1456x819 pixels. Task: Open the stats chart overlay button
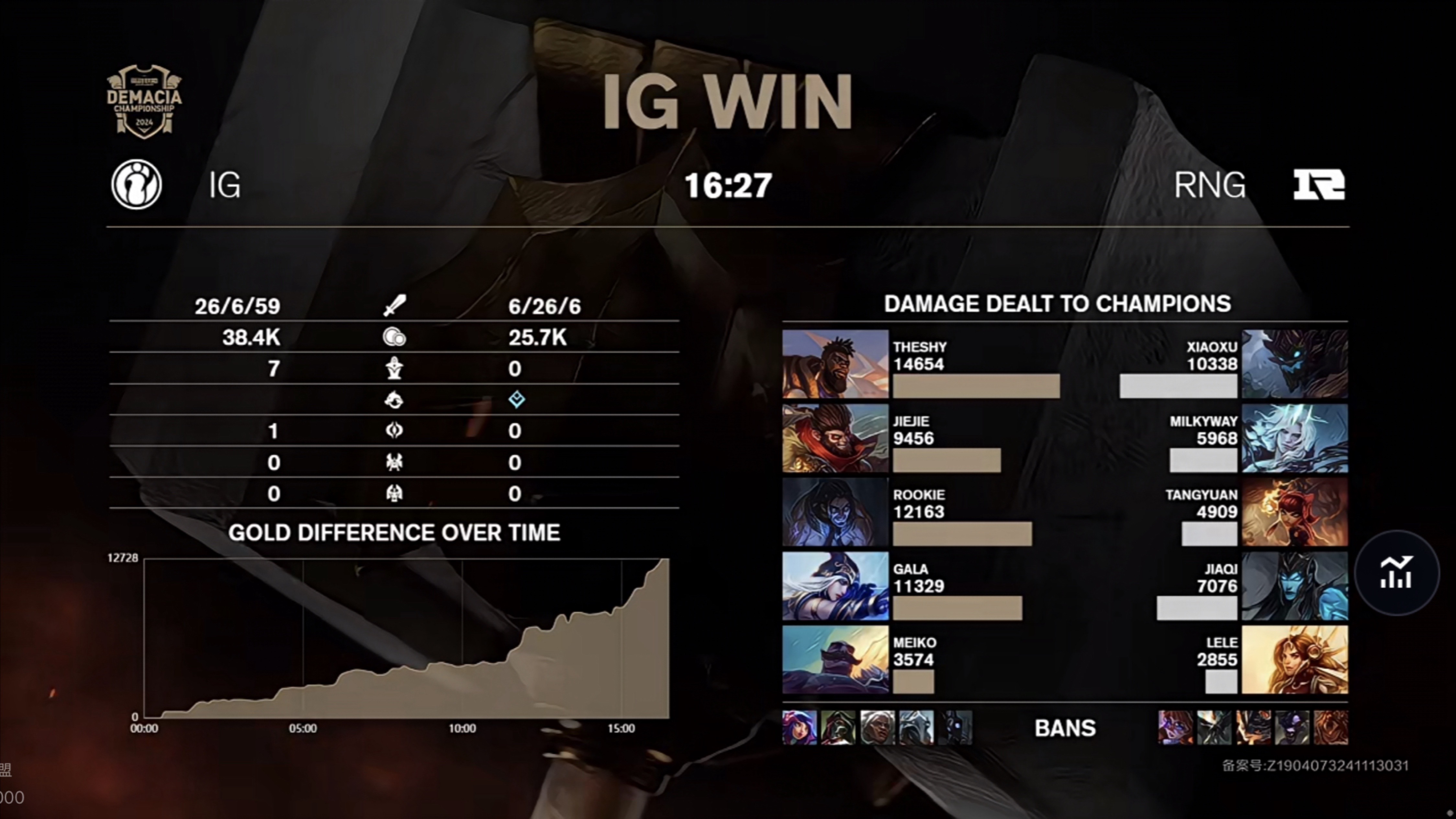1397,572
